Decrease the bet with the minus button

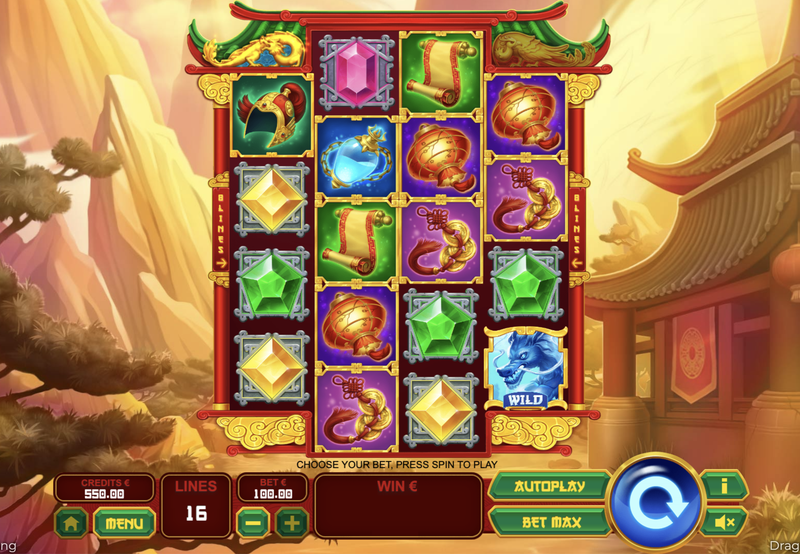click(253, 521)
